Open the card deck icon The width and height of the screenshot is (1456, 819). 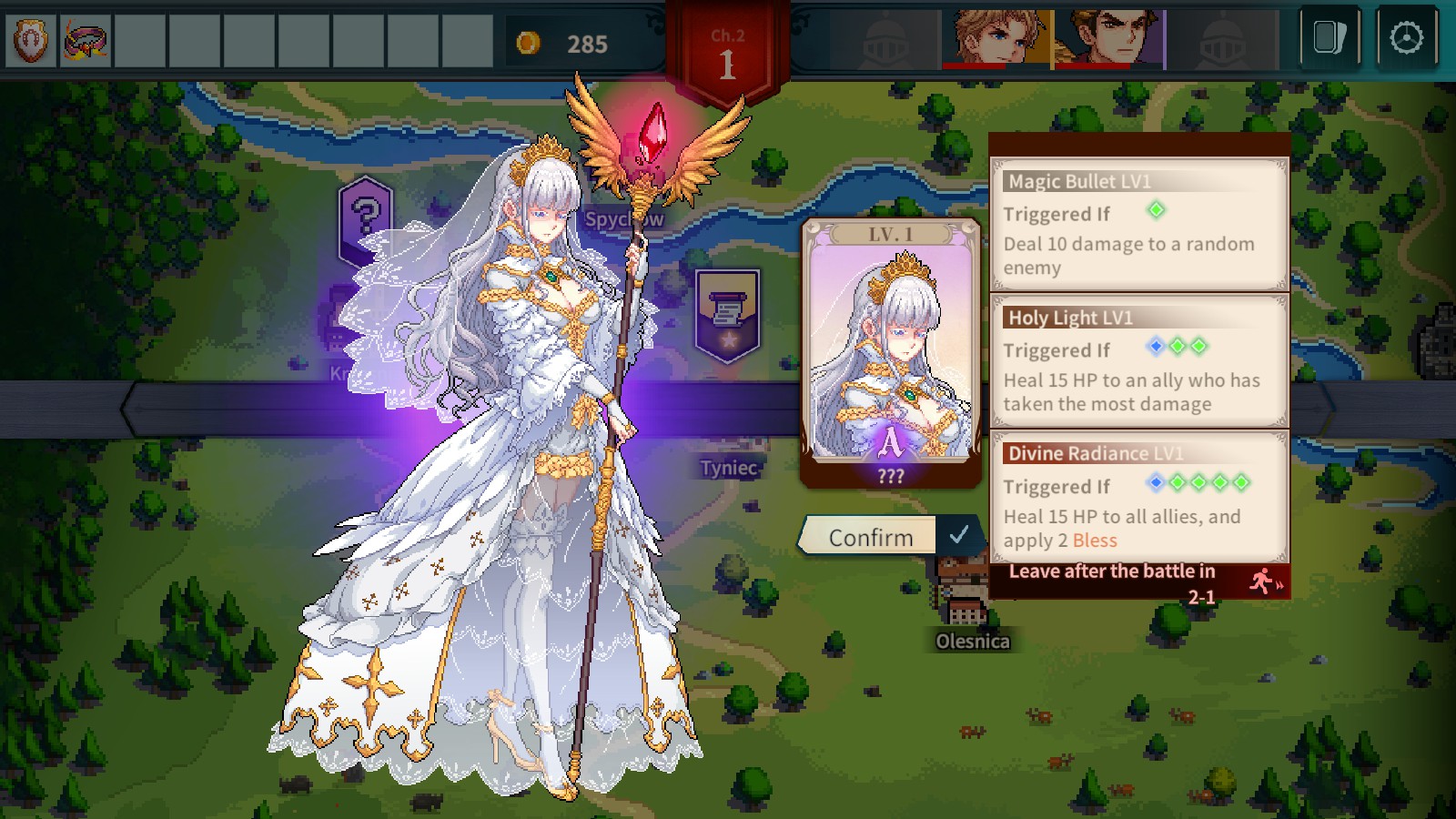pos(1330,38)
